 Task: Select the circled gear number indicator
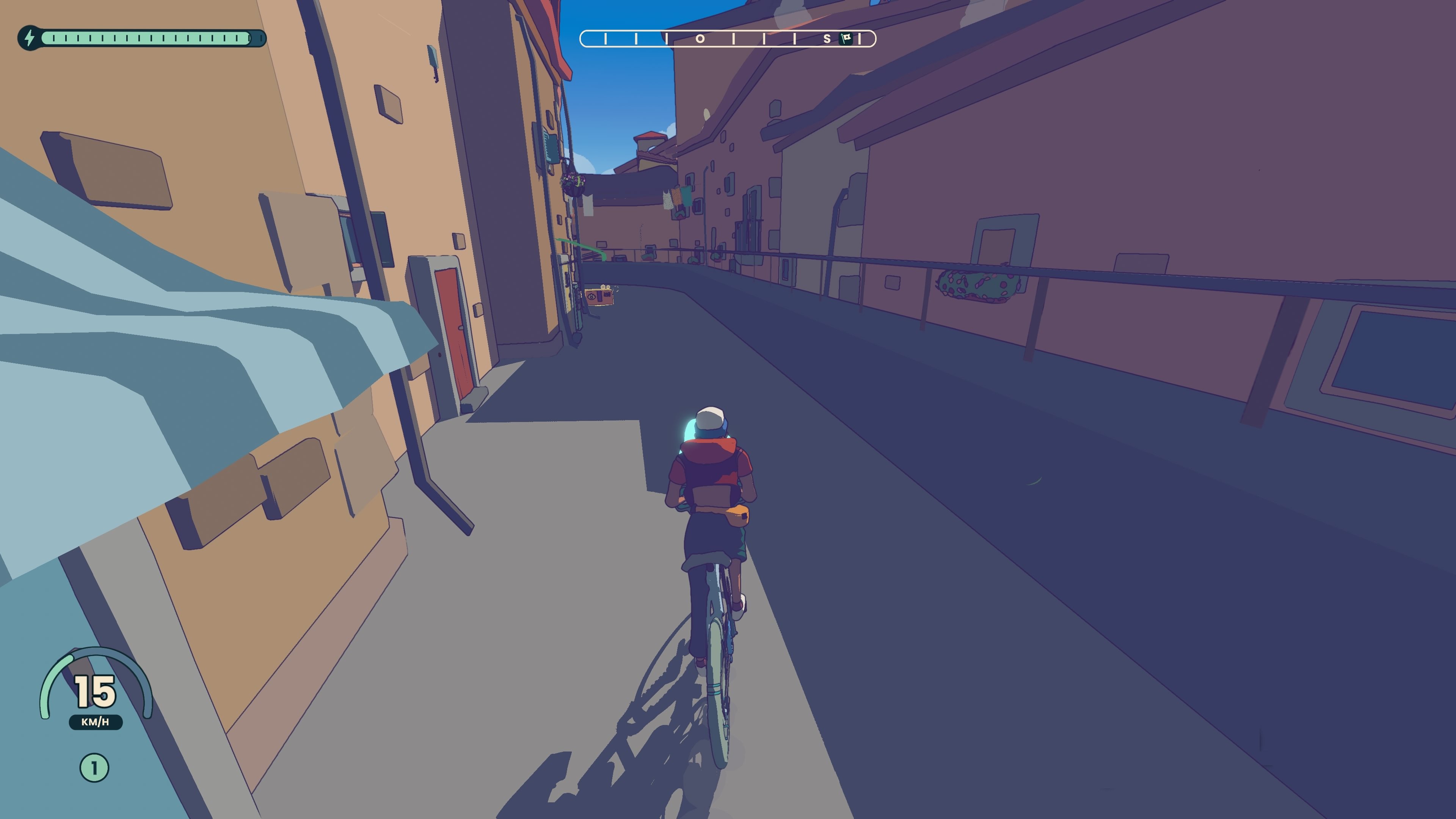click(94, 768)
